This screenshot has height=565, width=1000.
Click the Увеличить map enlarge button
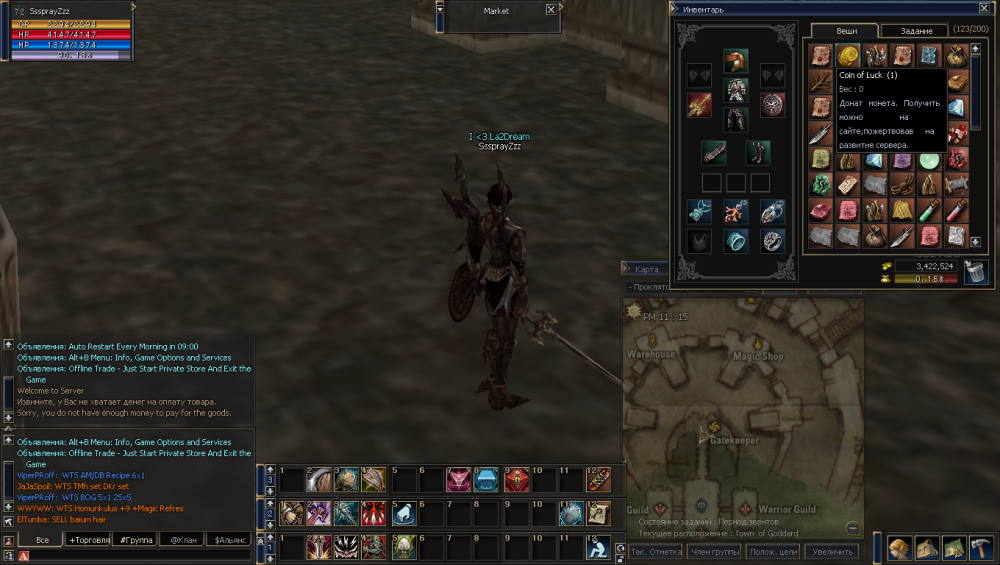[x=832, y=552]
